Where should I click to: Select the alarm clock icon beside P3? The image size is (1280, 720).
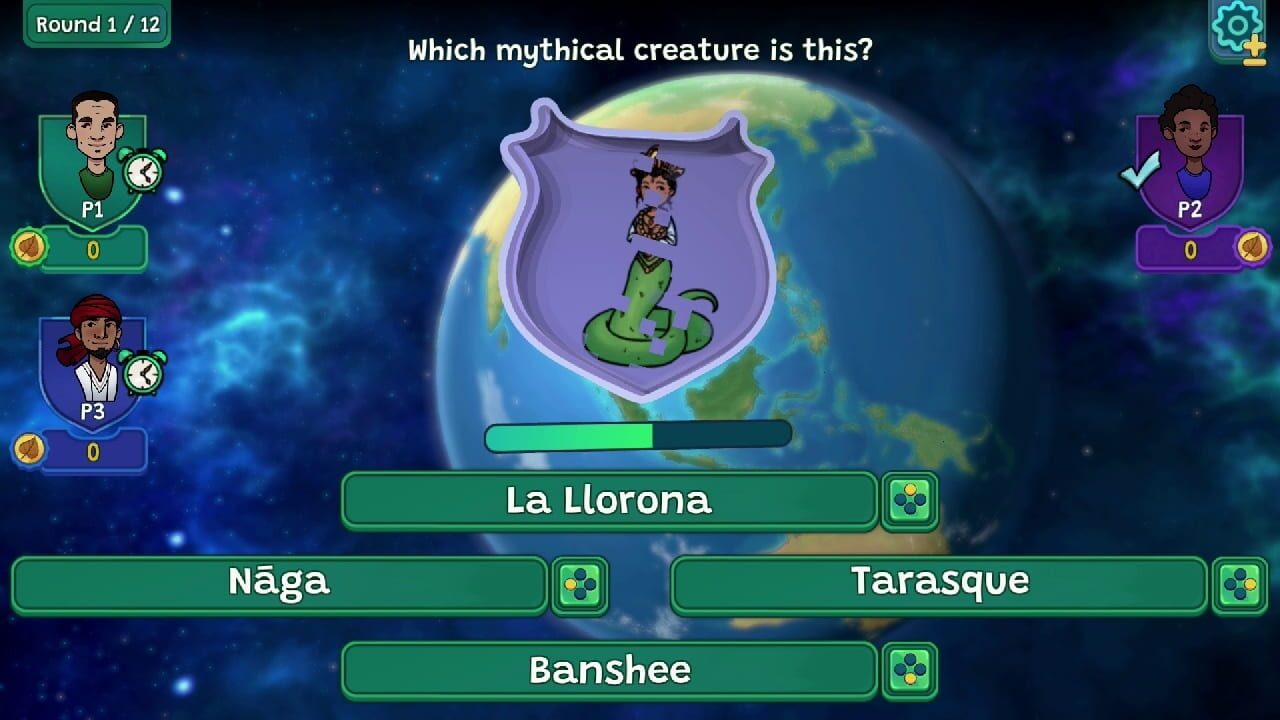click(141, 371)
